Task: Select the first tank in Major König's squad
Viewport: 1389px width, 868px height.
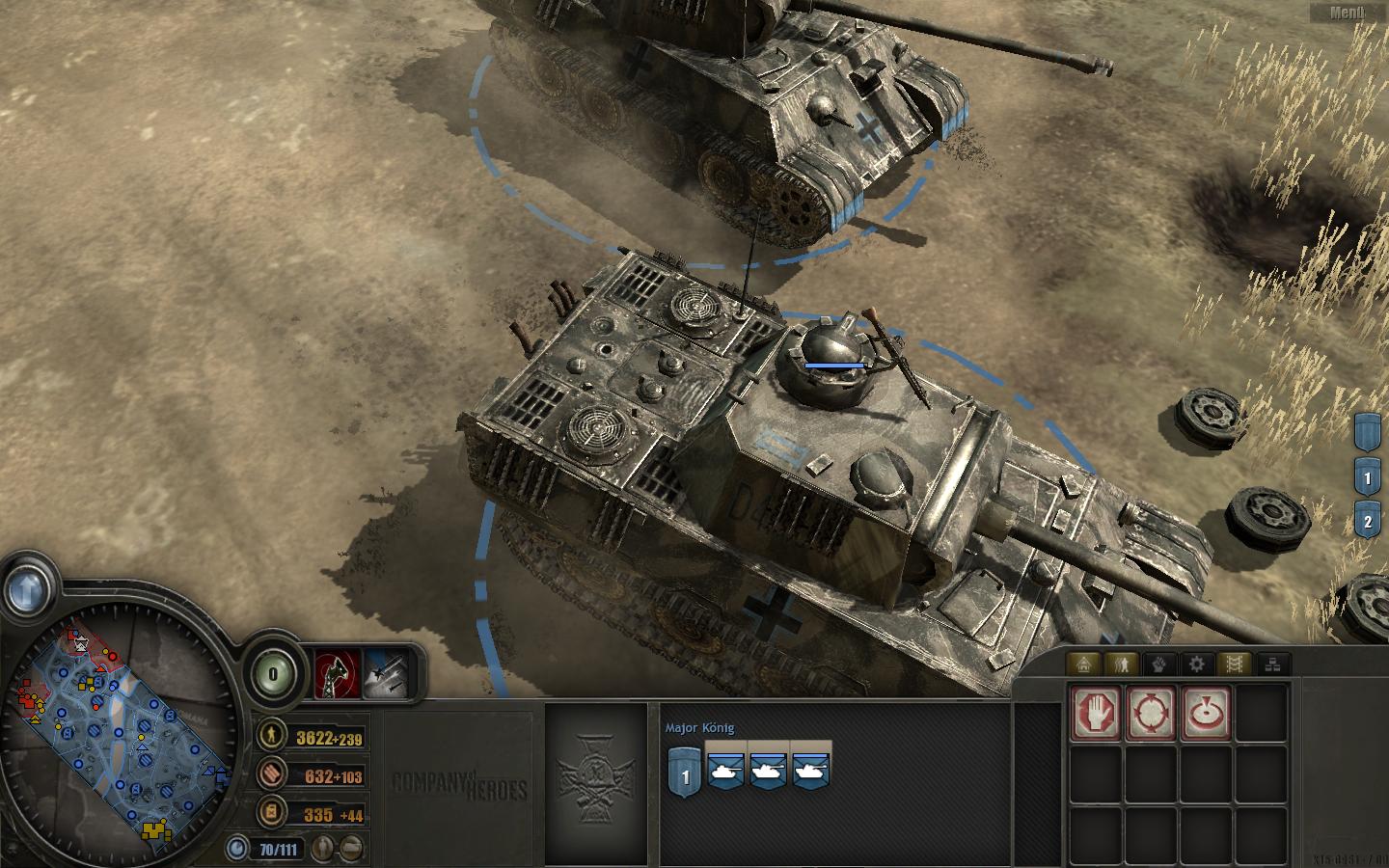Action: tap(726, 768)
